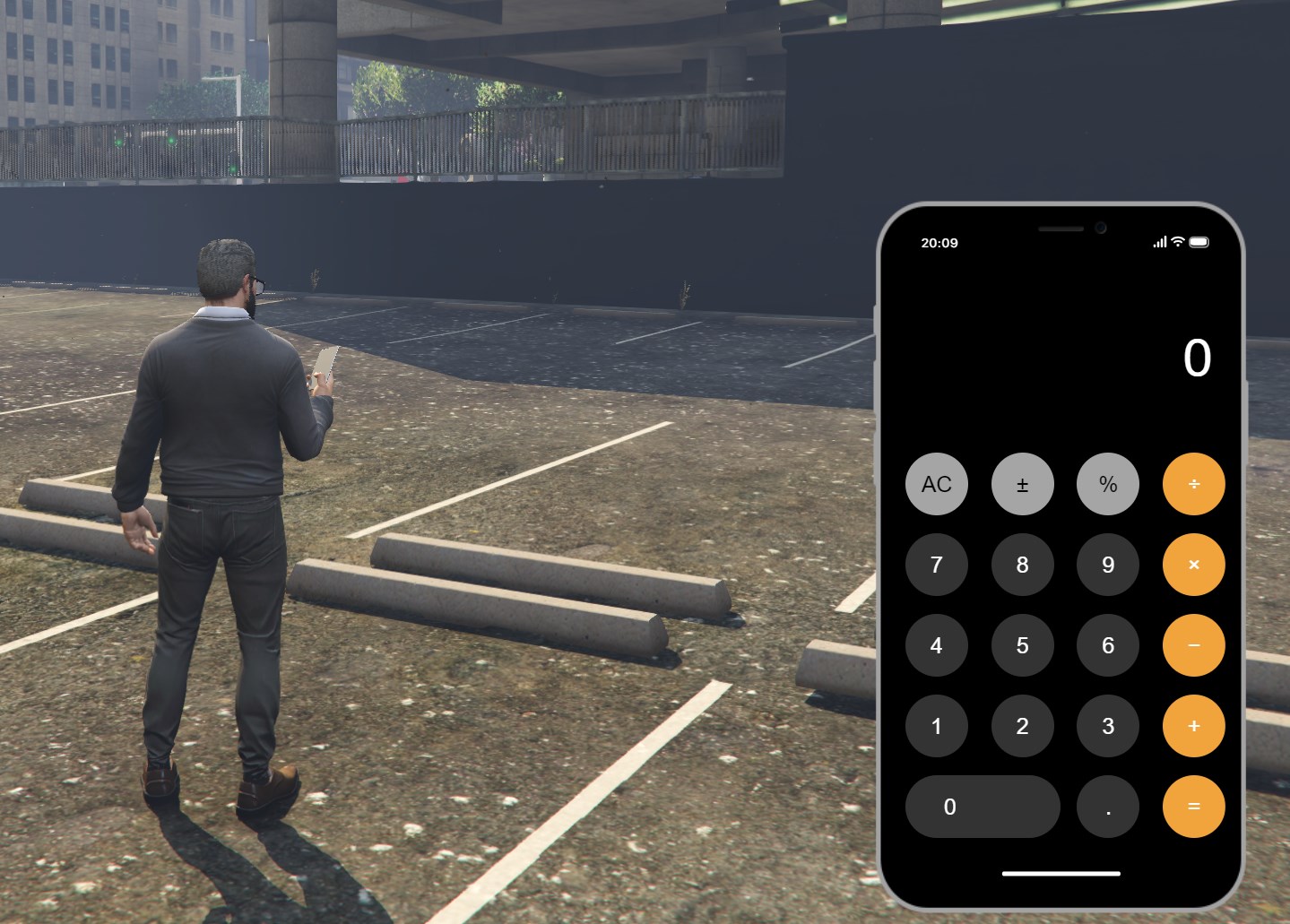Viewport: 1290px width, 924px height.
Task: Add a decimal point
Action: tap(1108, 807)
